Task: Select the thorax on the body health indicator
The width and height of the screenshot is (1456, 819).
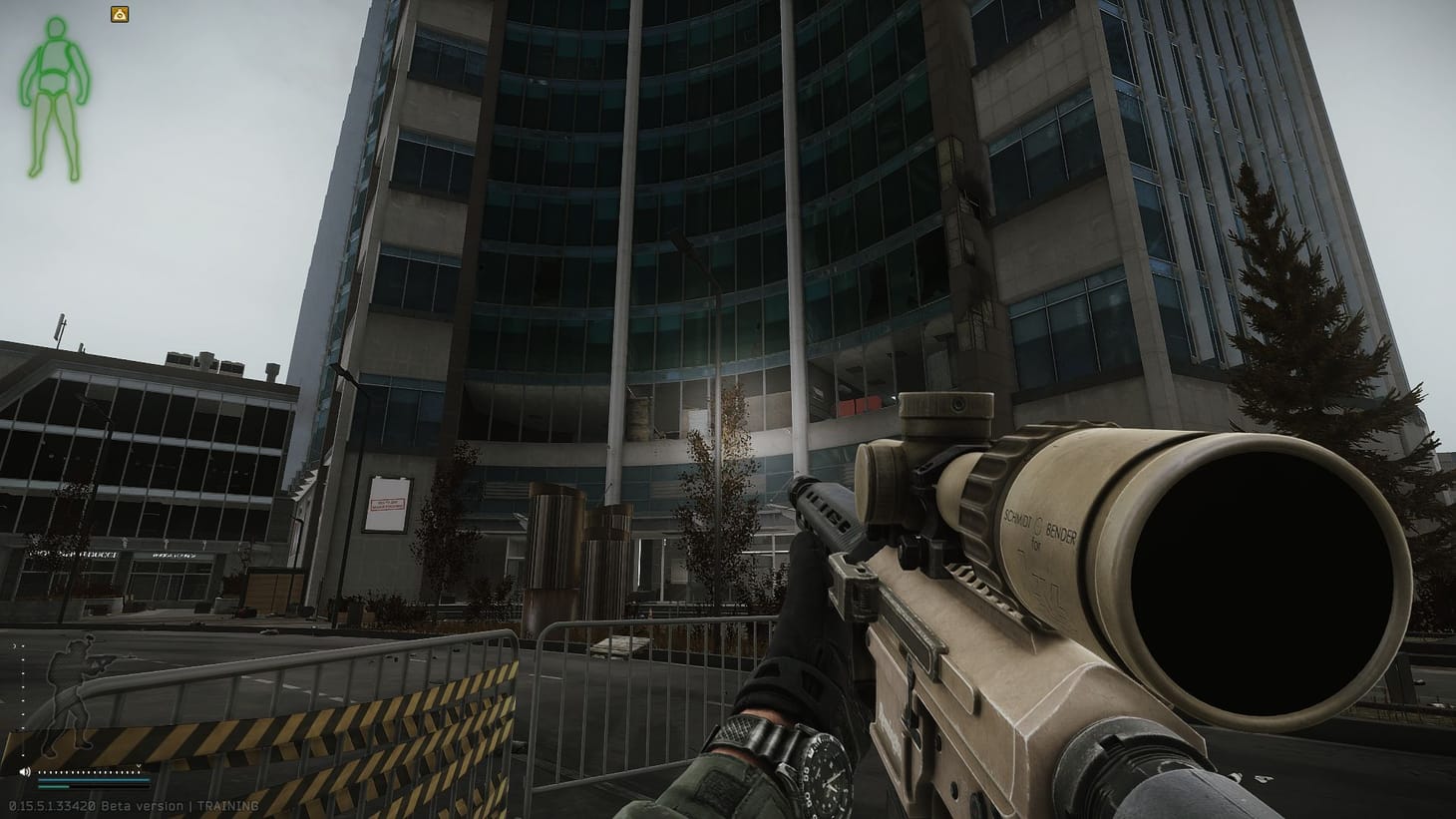Action: [55, 55]
